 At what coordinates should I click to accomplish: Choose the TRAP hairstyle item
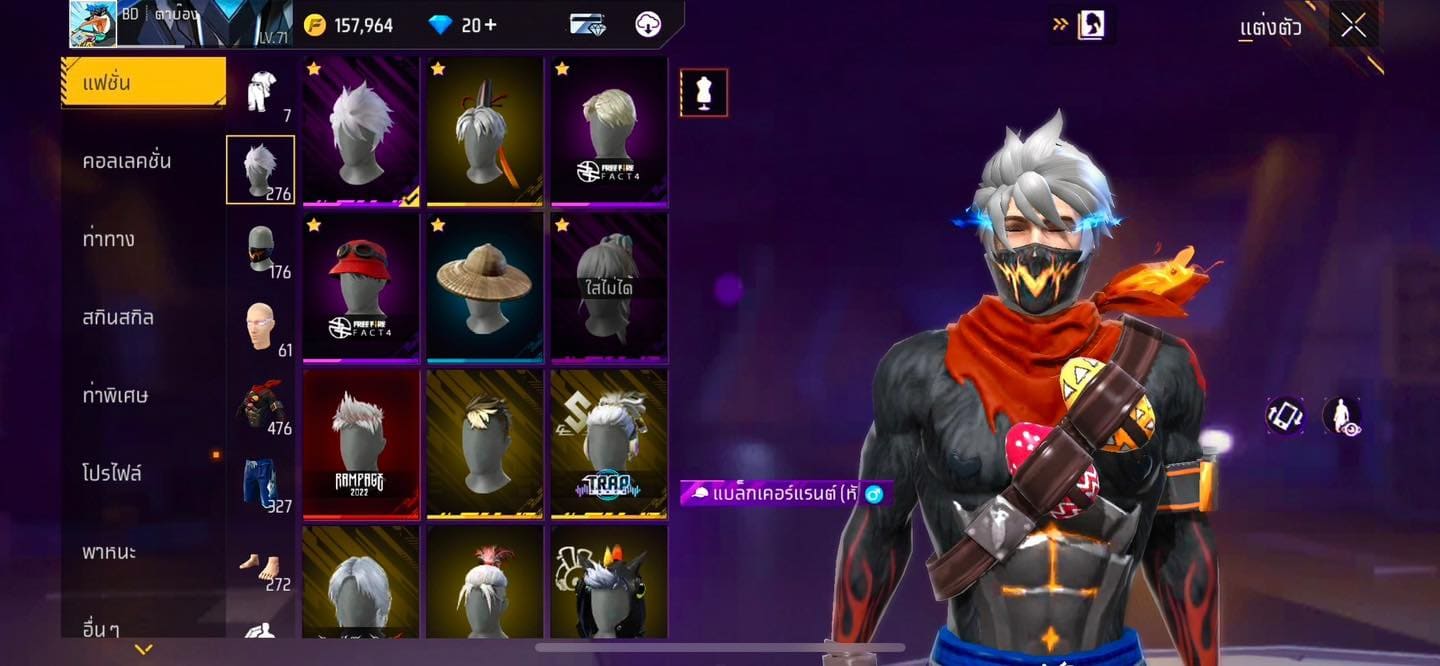[609, 444]
